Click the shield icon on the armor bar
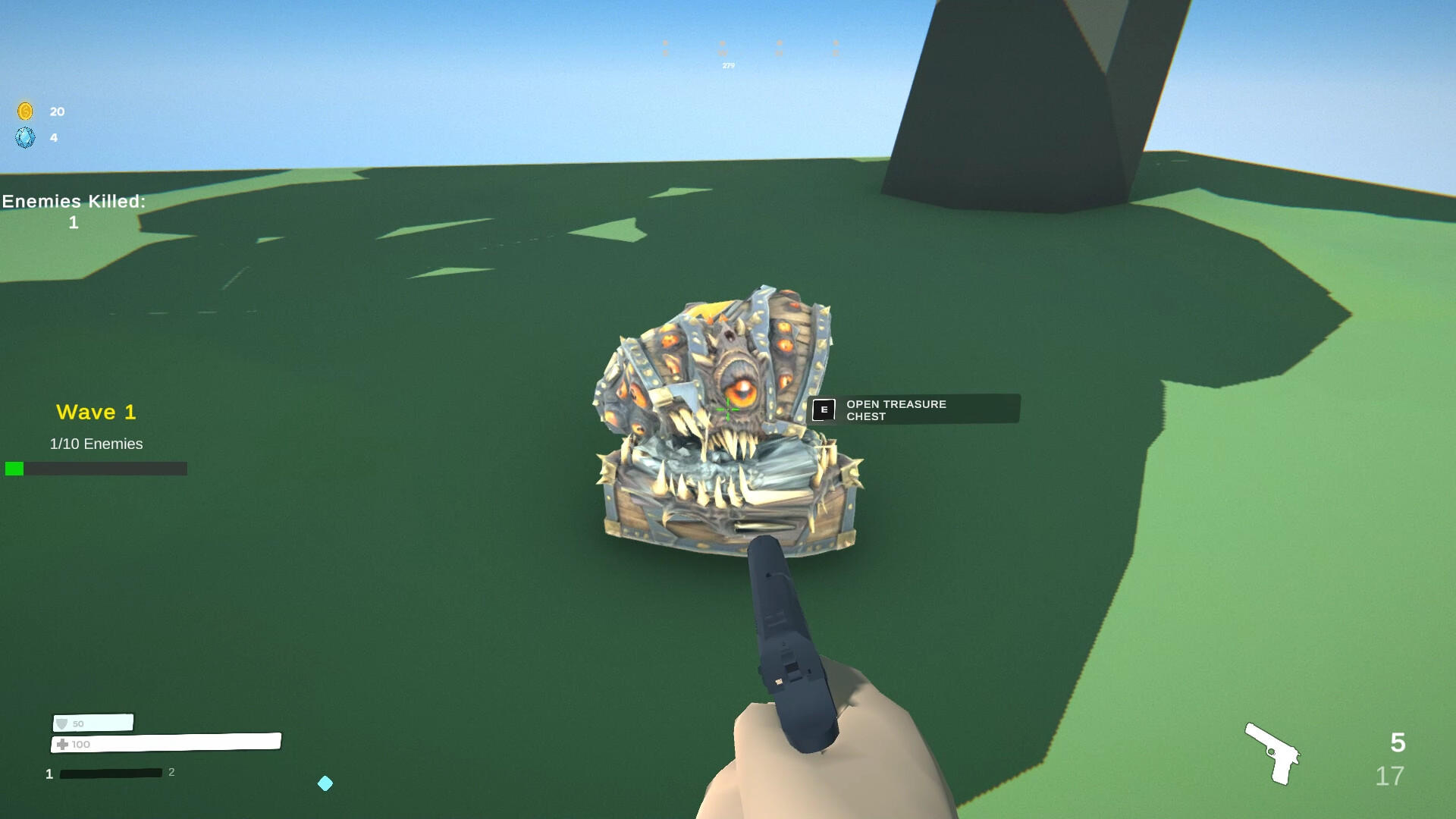 coord(62,724)
